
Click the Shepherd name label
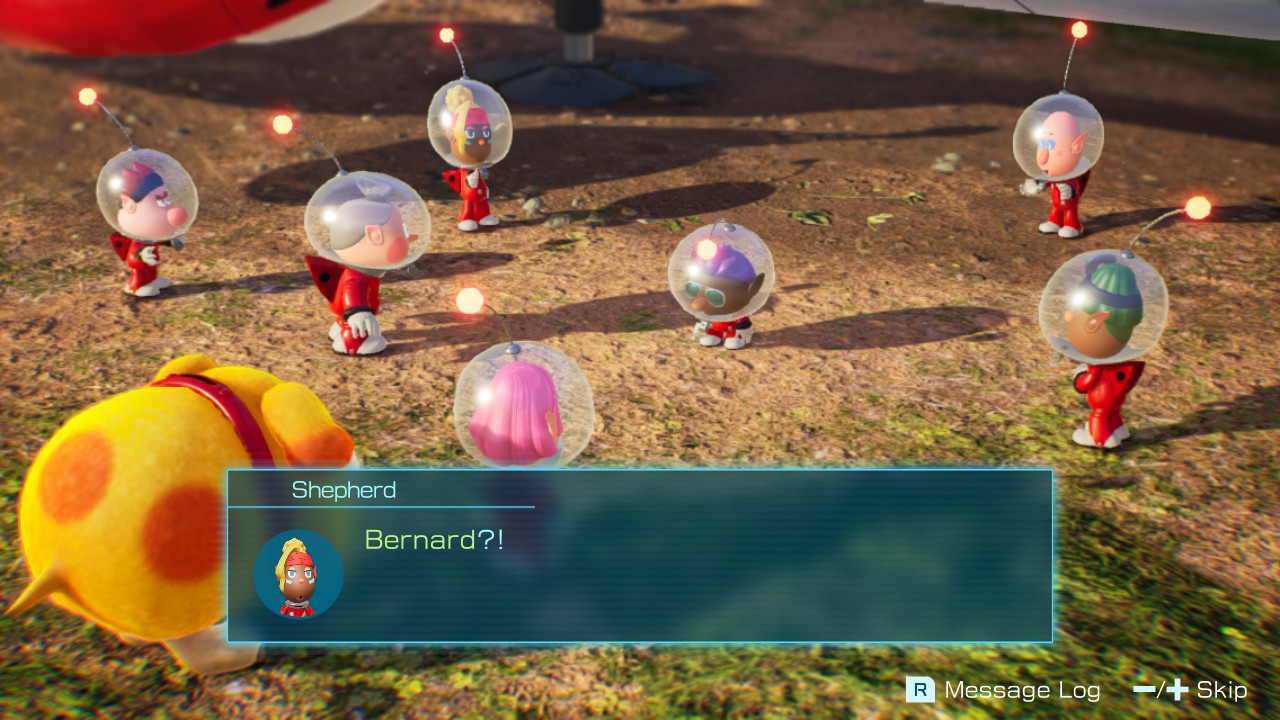345,490
